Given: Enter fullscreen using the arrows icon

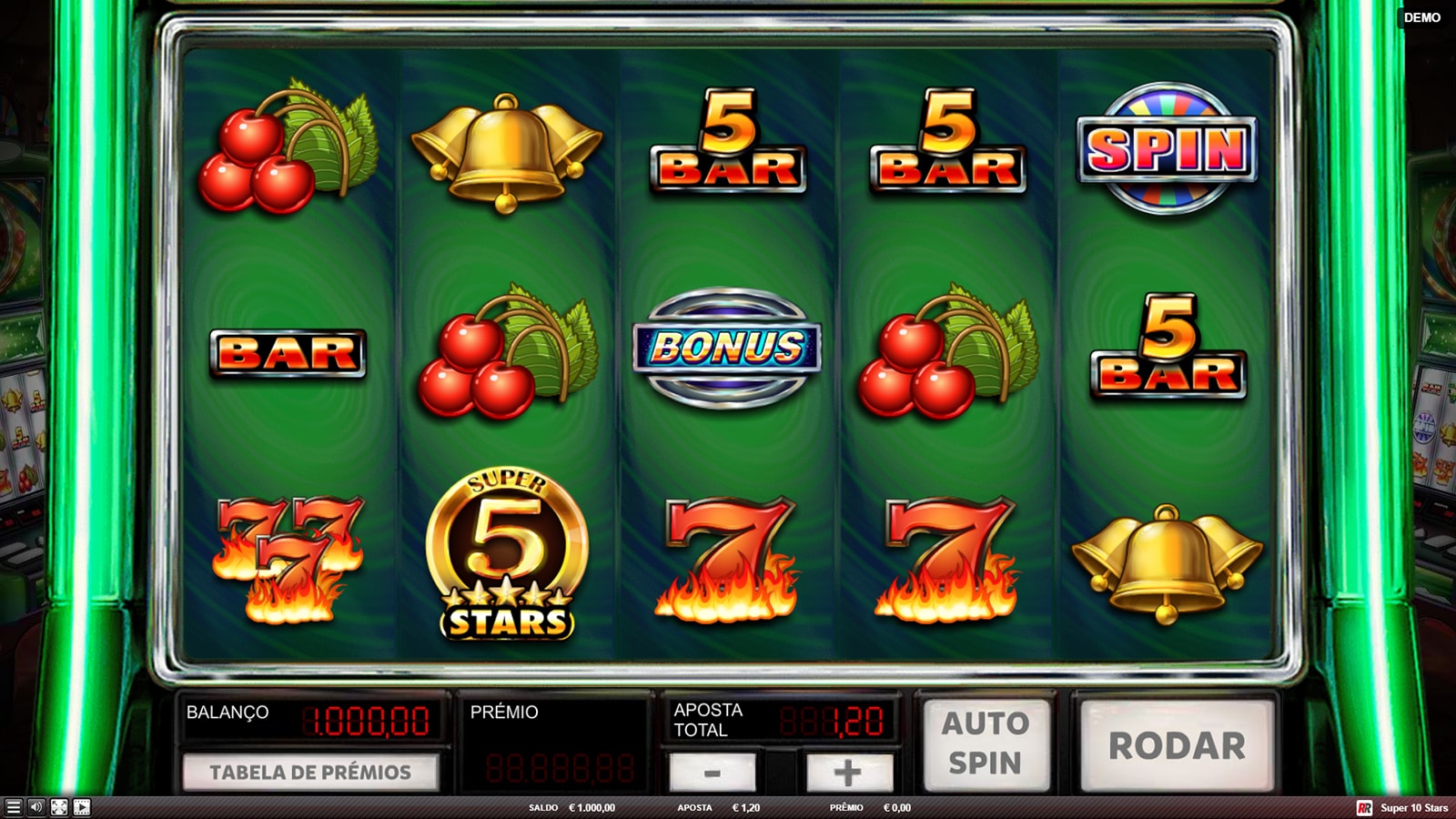Looking at the screenshot, I should tap(59, 807).
